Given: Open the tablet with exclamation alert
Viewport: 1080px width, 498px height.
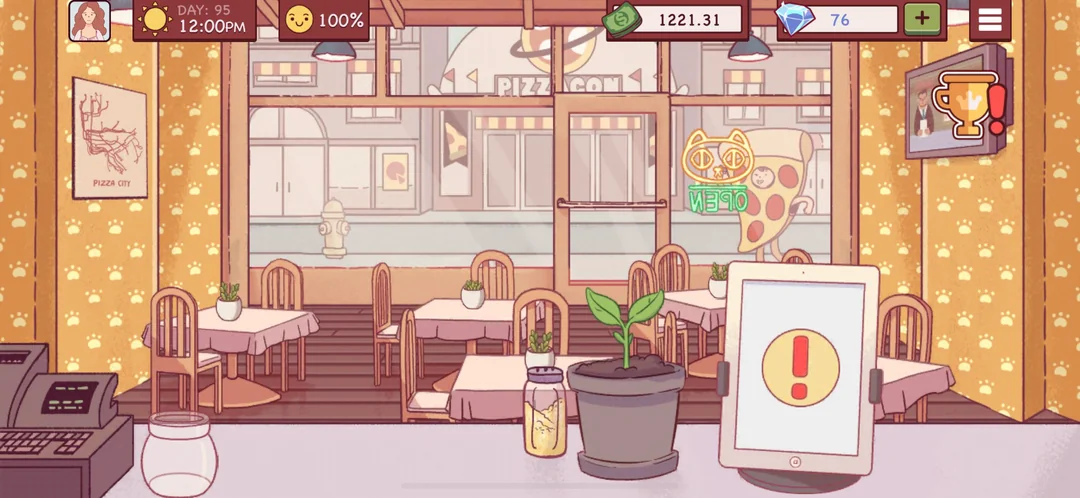Looking at the screenshot, I should coord(799,366).
